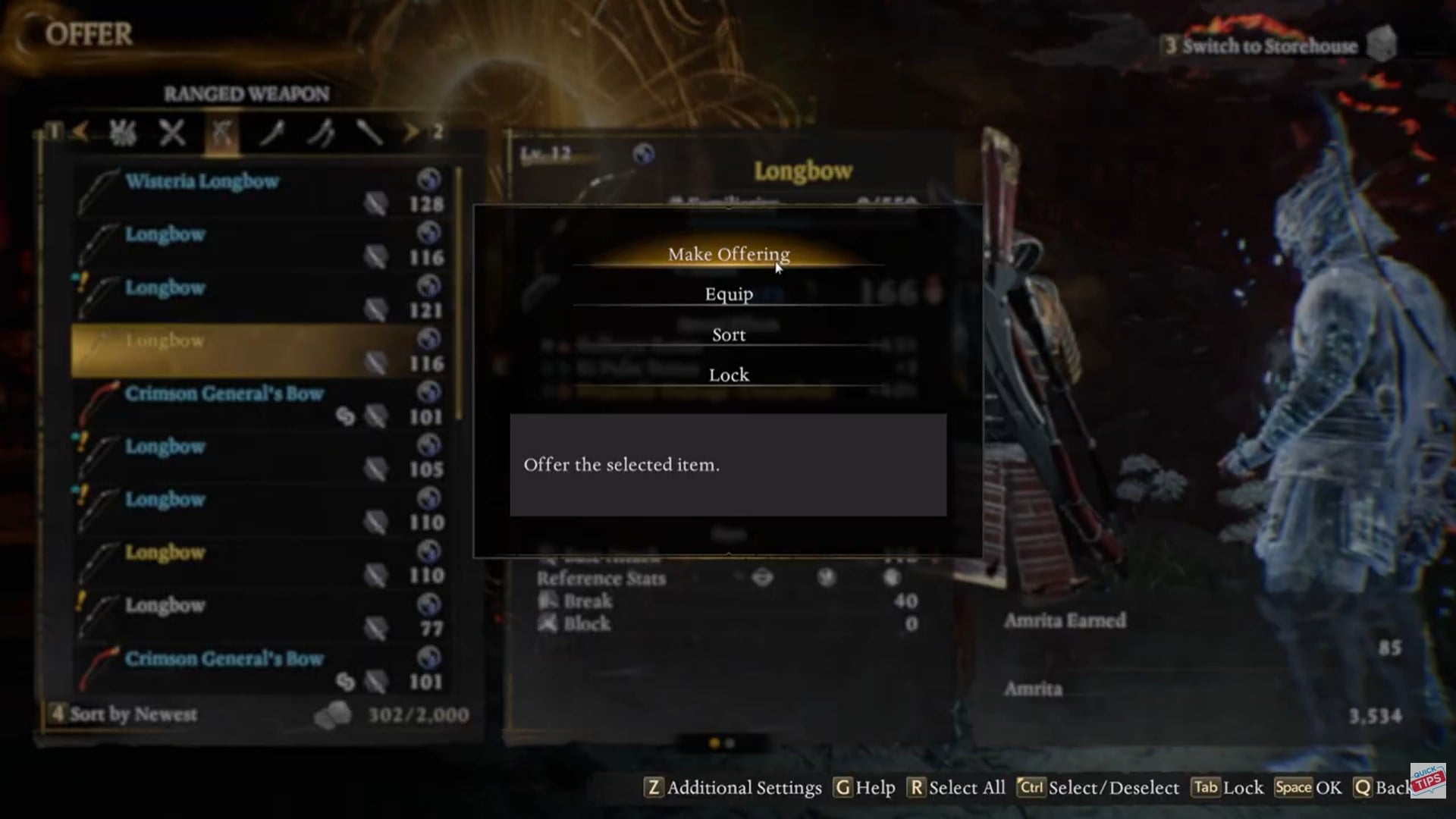
Task: Toggle Lock on the selected Longbow
Action: coord(728,374)
